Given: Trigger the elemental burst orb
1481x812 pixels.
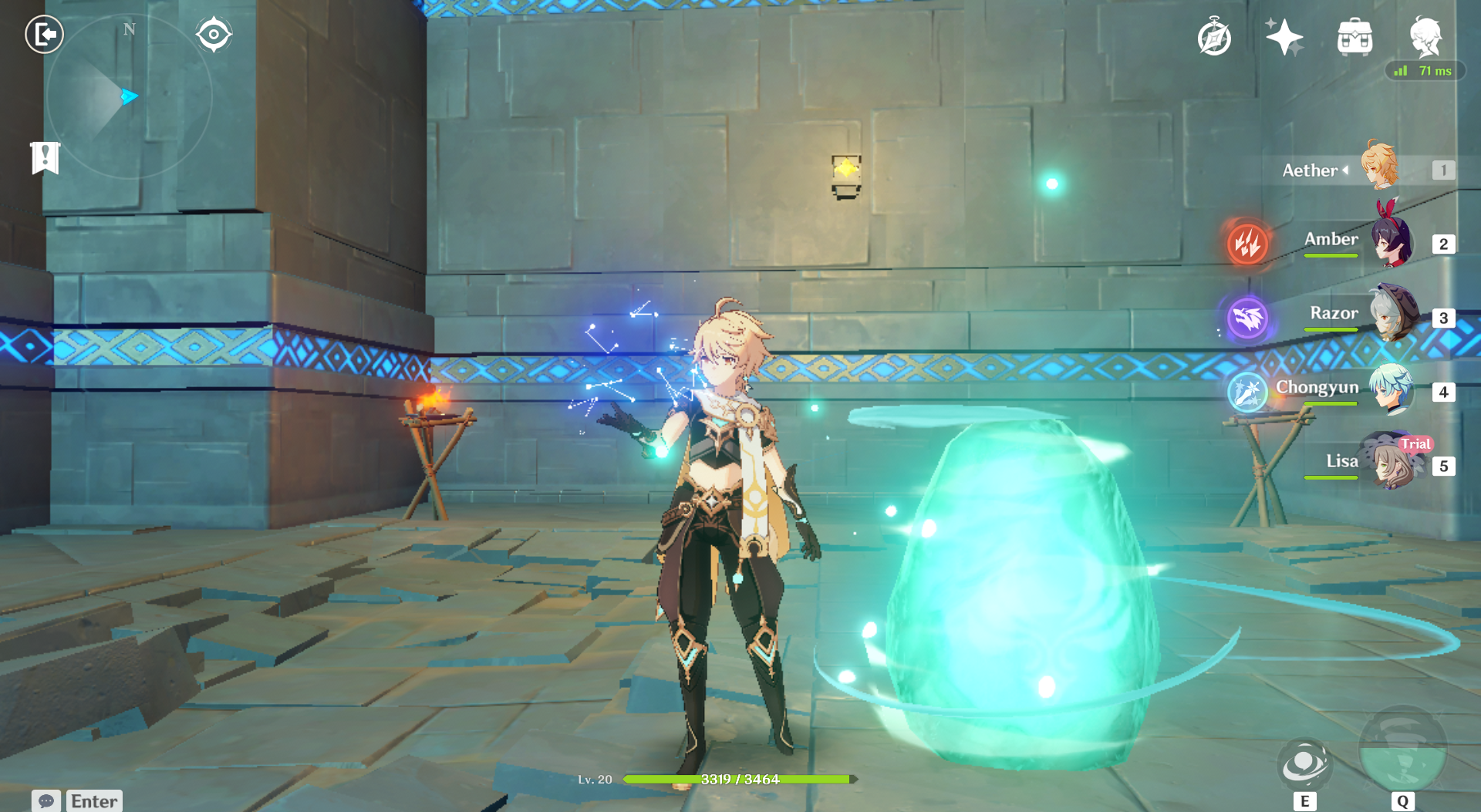Looking at the screenshot, I should [x=1402, y=752].
